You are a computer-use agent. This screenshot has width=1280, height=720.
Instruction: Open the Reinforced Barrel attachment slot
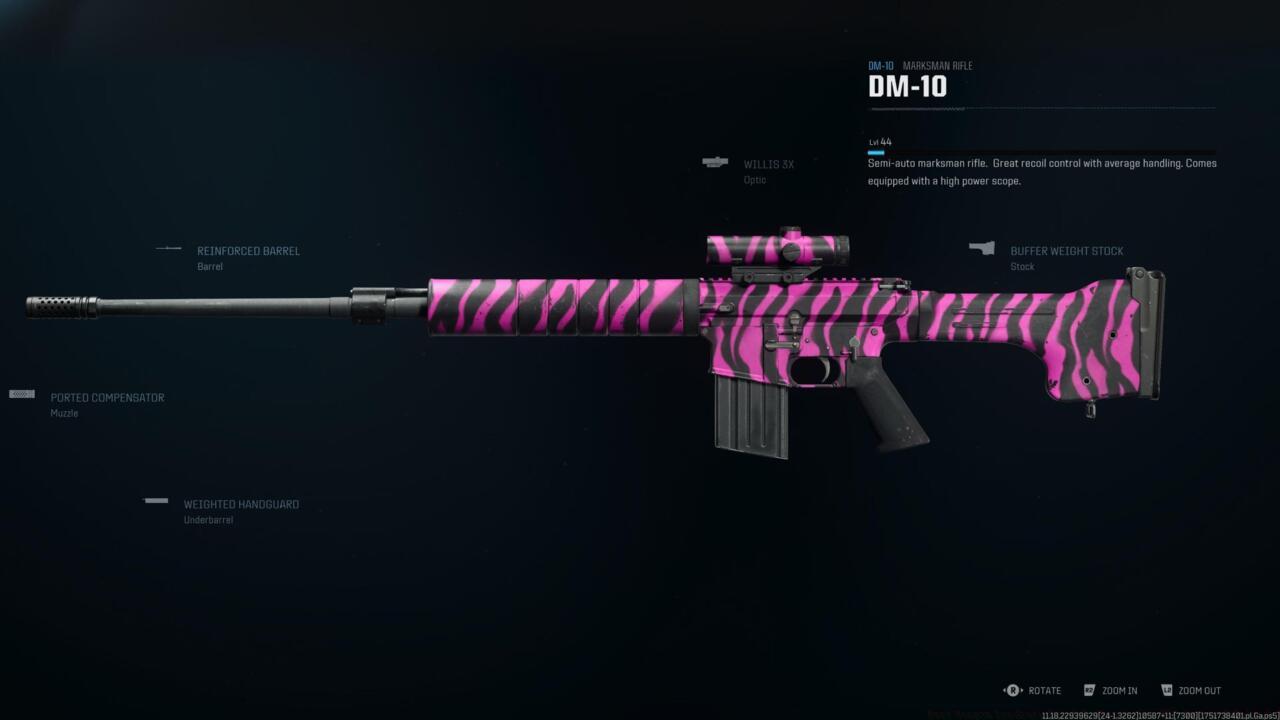[248, 251]
